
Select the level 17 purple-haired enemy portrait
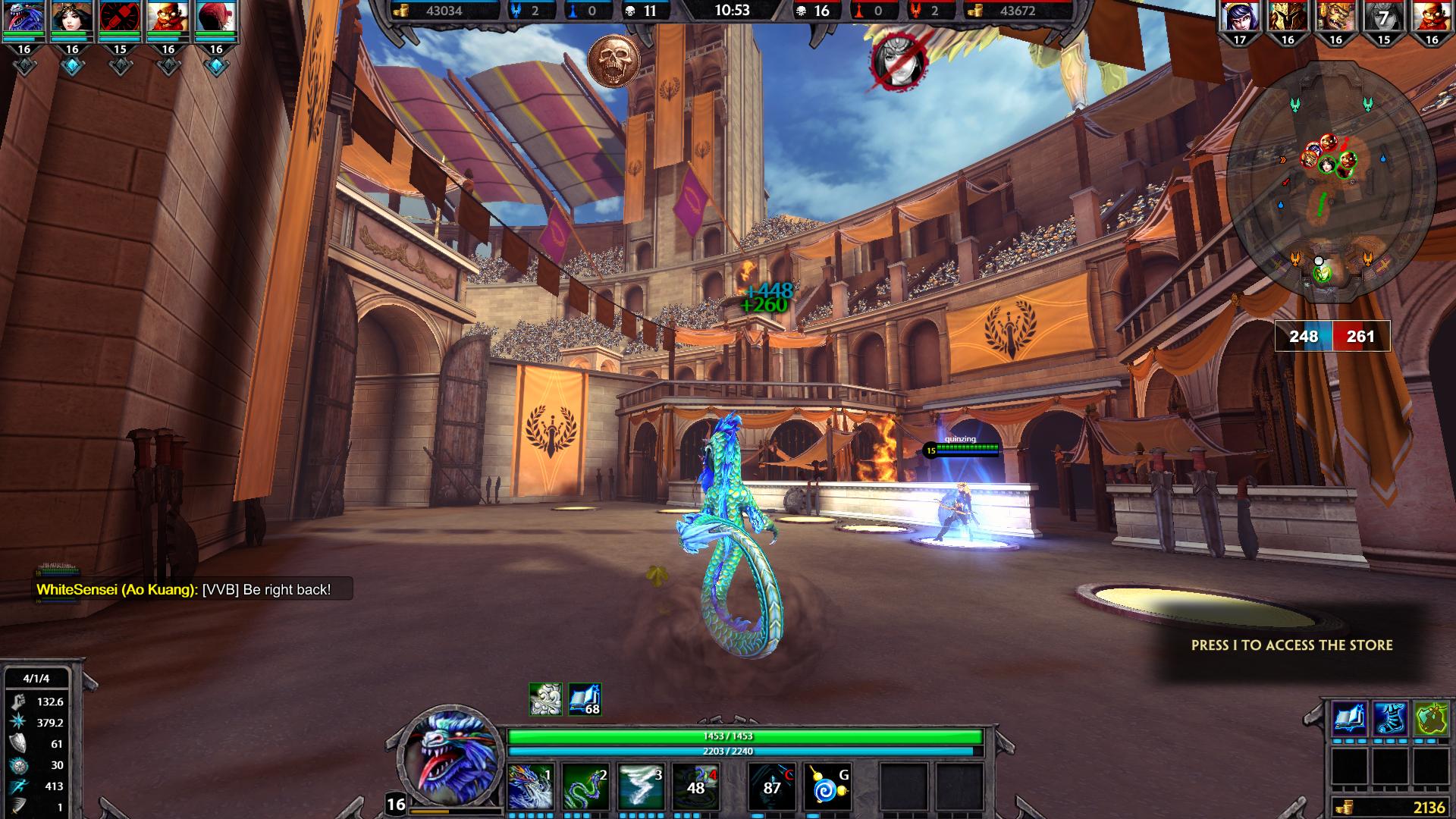tap(1240, 17)
